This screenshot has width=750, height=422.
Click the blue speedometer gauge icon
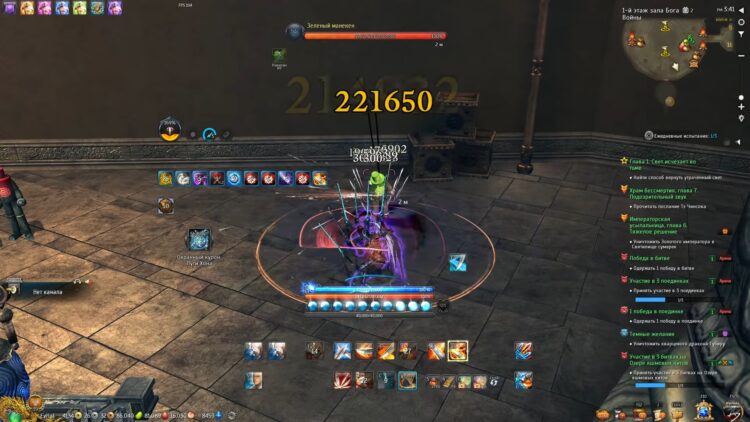click(209, 134)
